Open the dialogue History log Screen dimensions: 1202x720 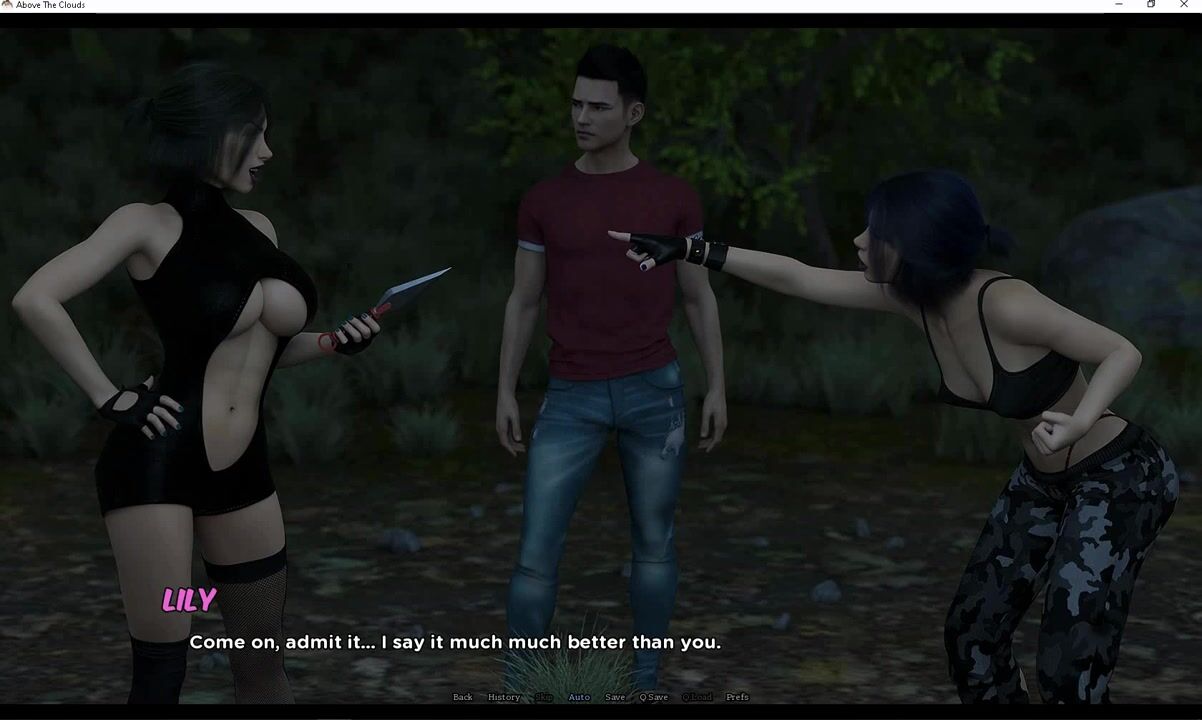(503, 697)
